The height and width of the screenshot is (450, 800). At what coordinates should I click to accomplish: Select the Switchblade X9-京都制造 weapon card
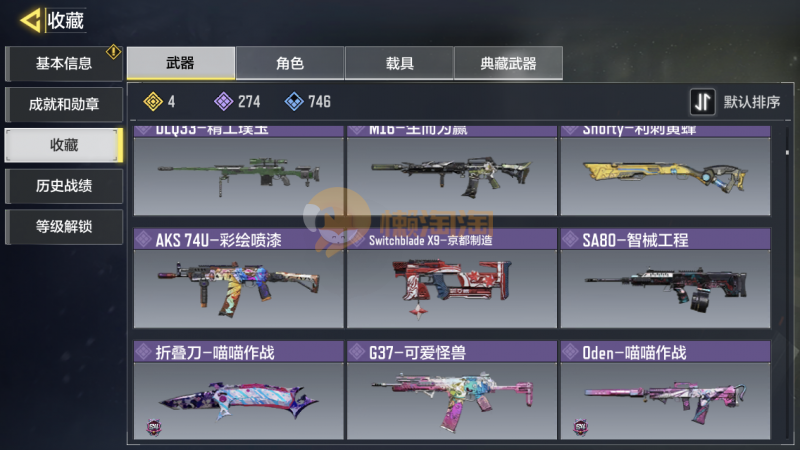[x=452, y=276]
